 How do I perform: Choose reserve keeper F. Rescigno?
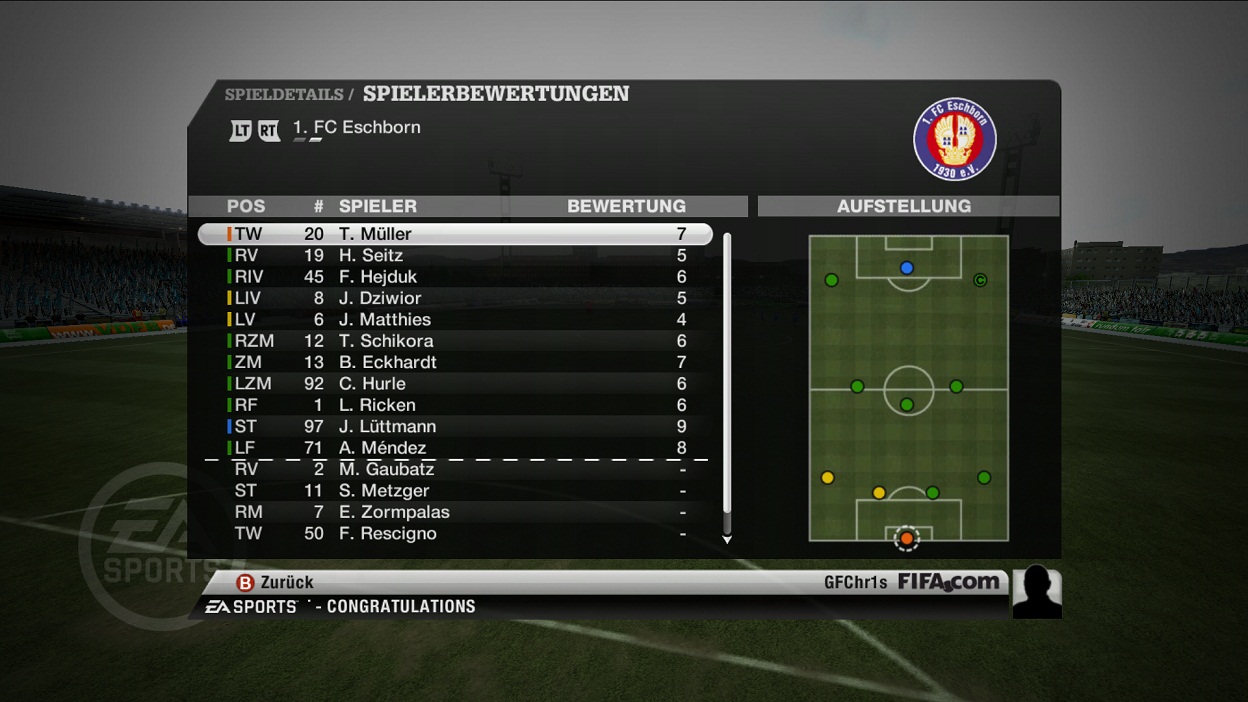coord(455,534)
